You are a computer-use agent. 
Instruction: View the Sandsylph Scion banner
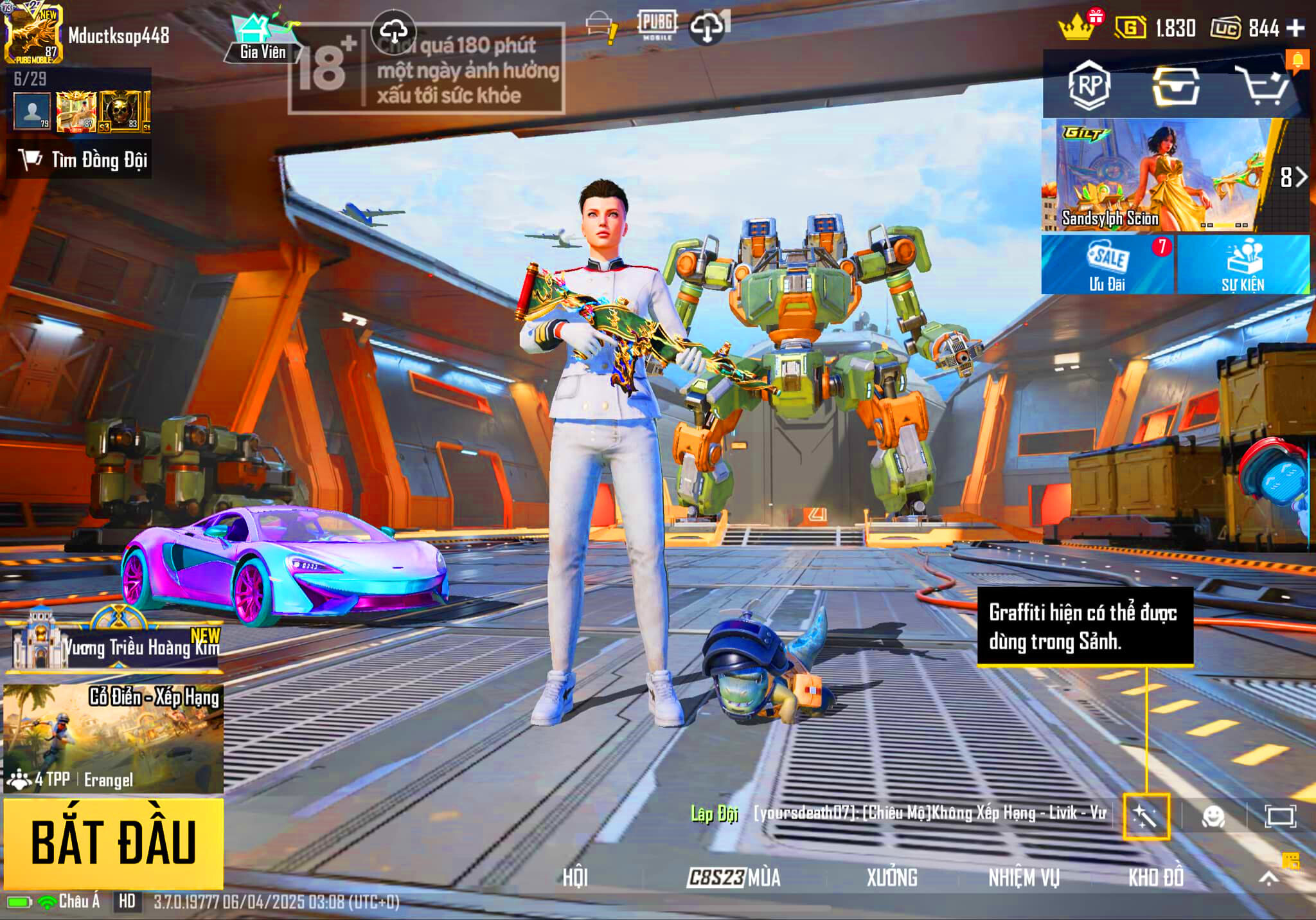pyautogui.click(x=1155, y=176)
